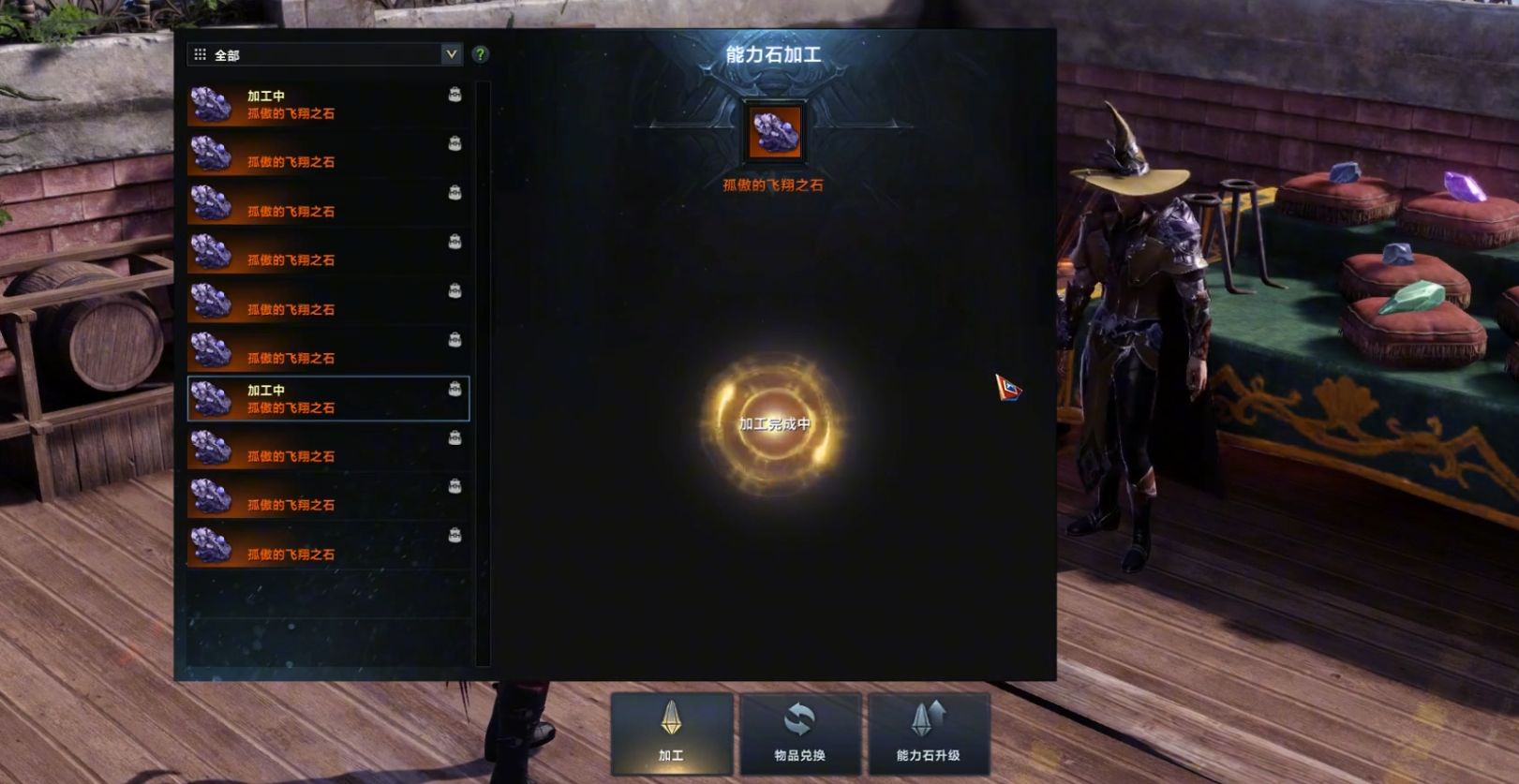The image size is (1519, 784).
Task: Switch to the 能力石升级 tab
Action: point(929,733)
